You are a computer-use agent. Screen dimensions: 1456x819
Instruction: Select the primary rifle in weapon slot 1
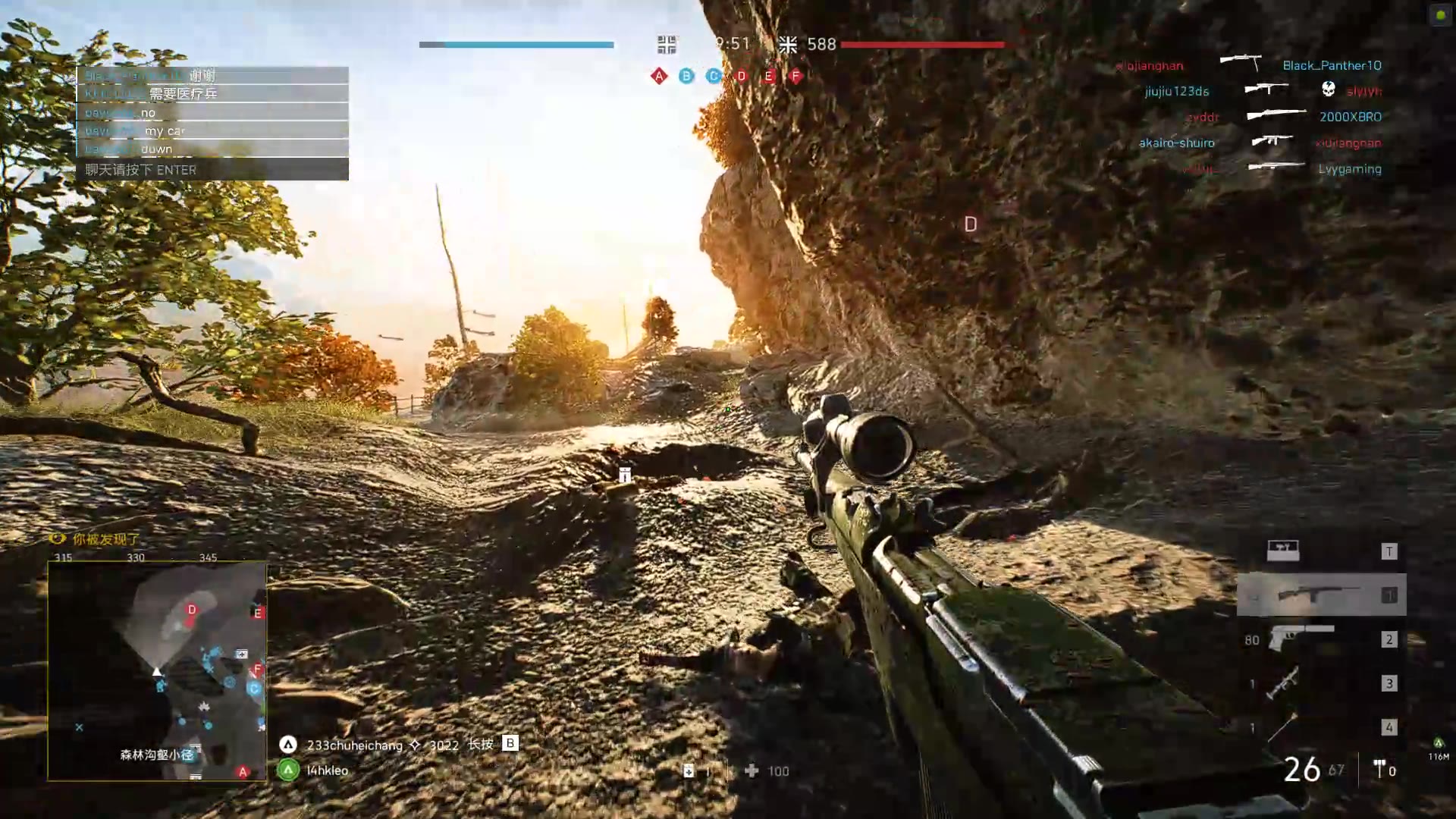click(x=1321, y=595)
